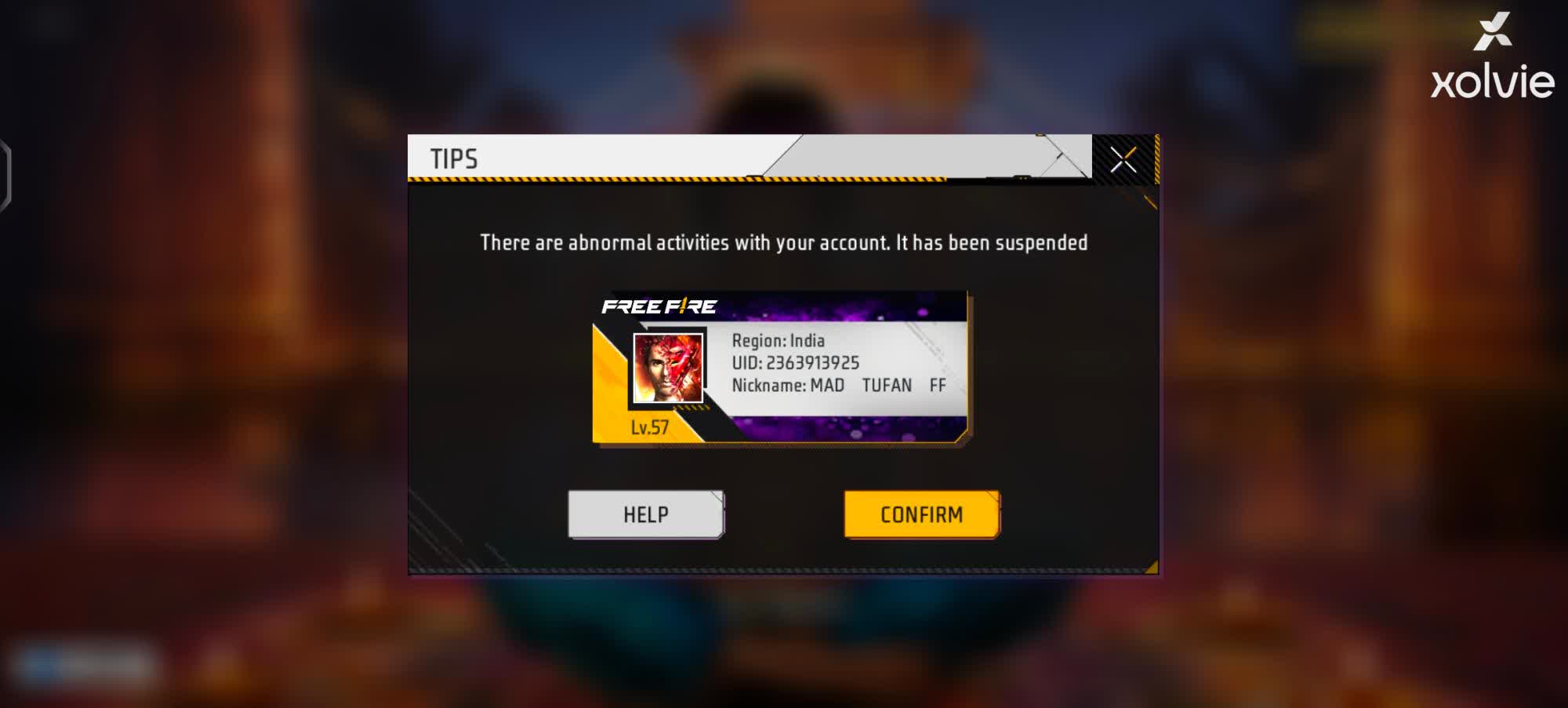Click the Nickname: MAD TUFAN FF text
1568x708 pixels.
838,385
